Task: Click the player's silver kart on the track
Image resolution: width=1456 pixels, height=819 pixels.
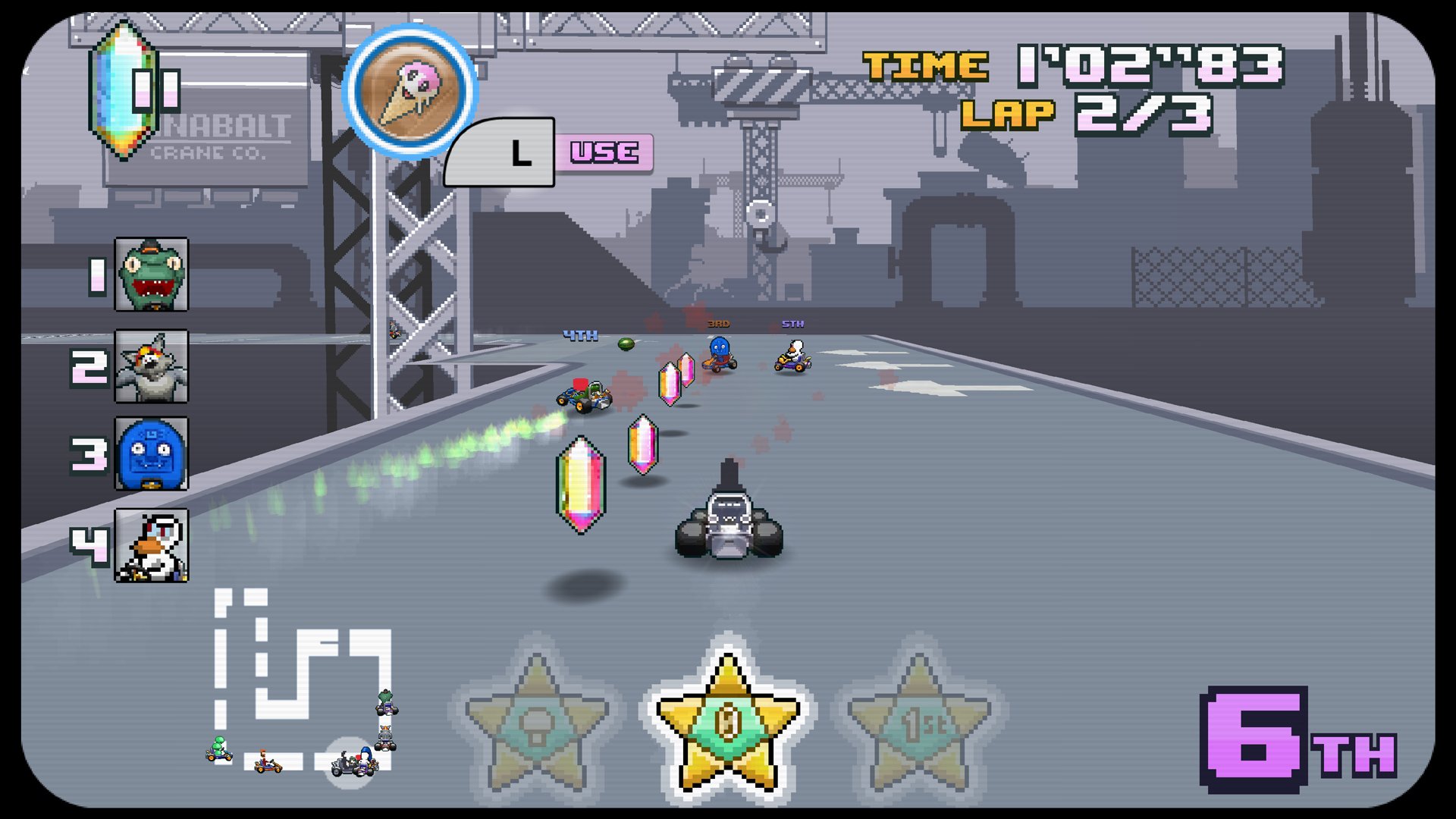Action: pyautogui.click(x=730, y=519)
